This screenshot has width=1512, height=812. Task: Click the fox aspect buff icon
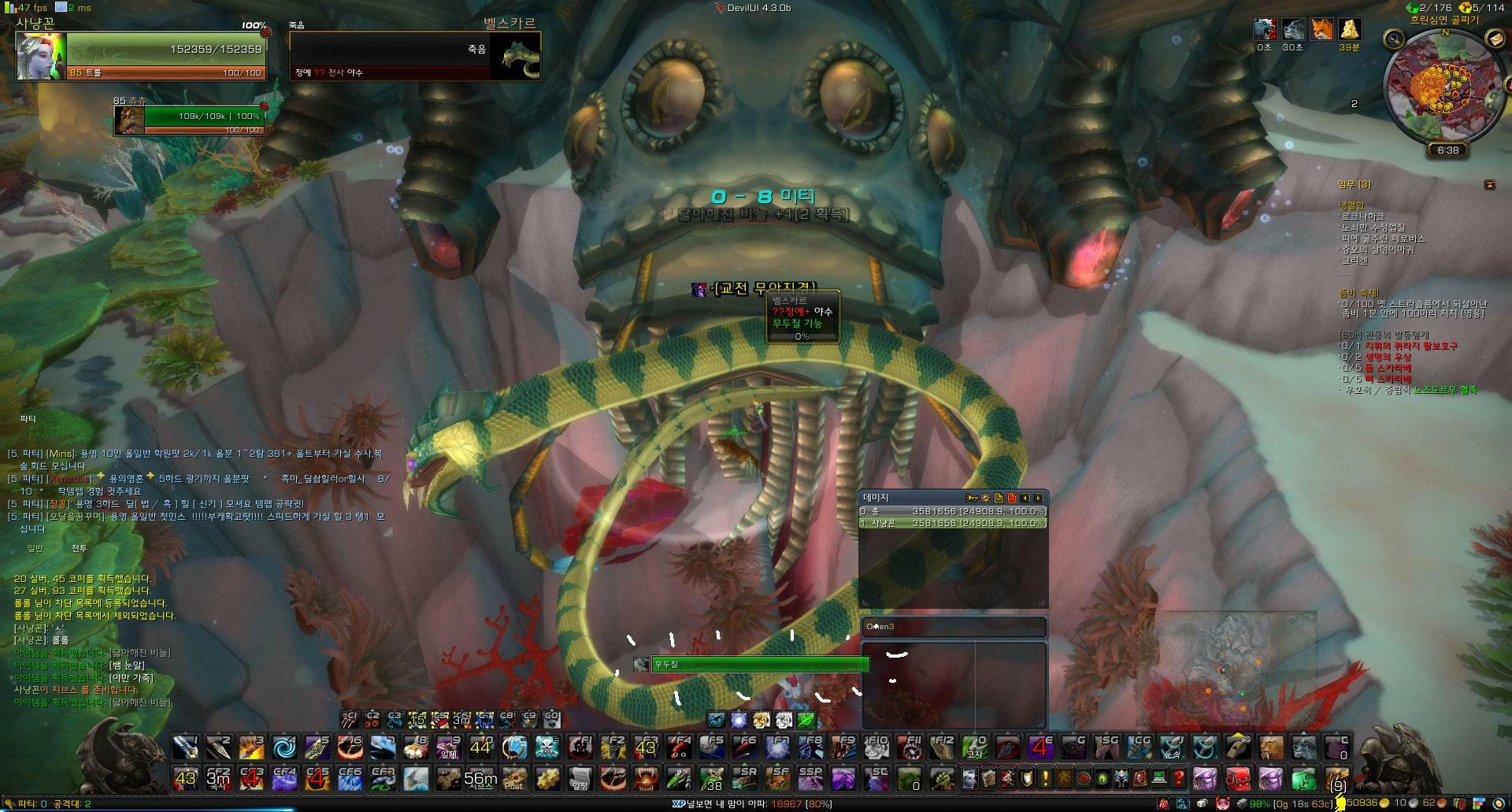point(1321,29)
